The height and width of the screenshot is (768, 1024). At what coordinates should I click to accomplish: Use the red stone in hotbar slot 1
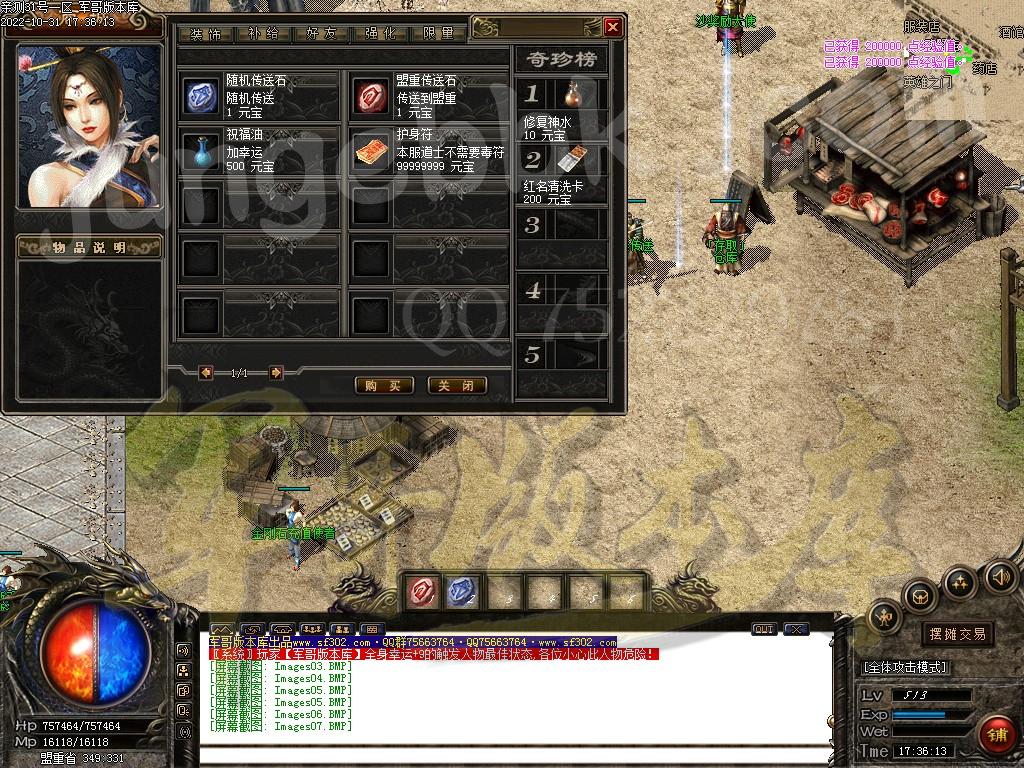(420, 592)
